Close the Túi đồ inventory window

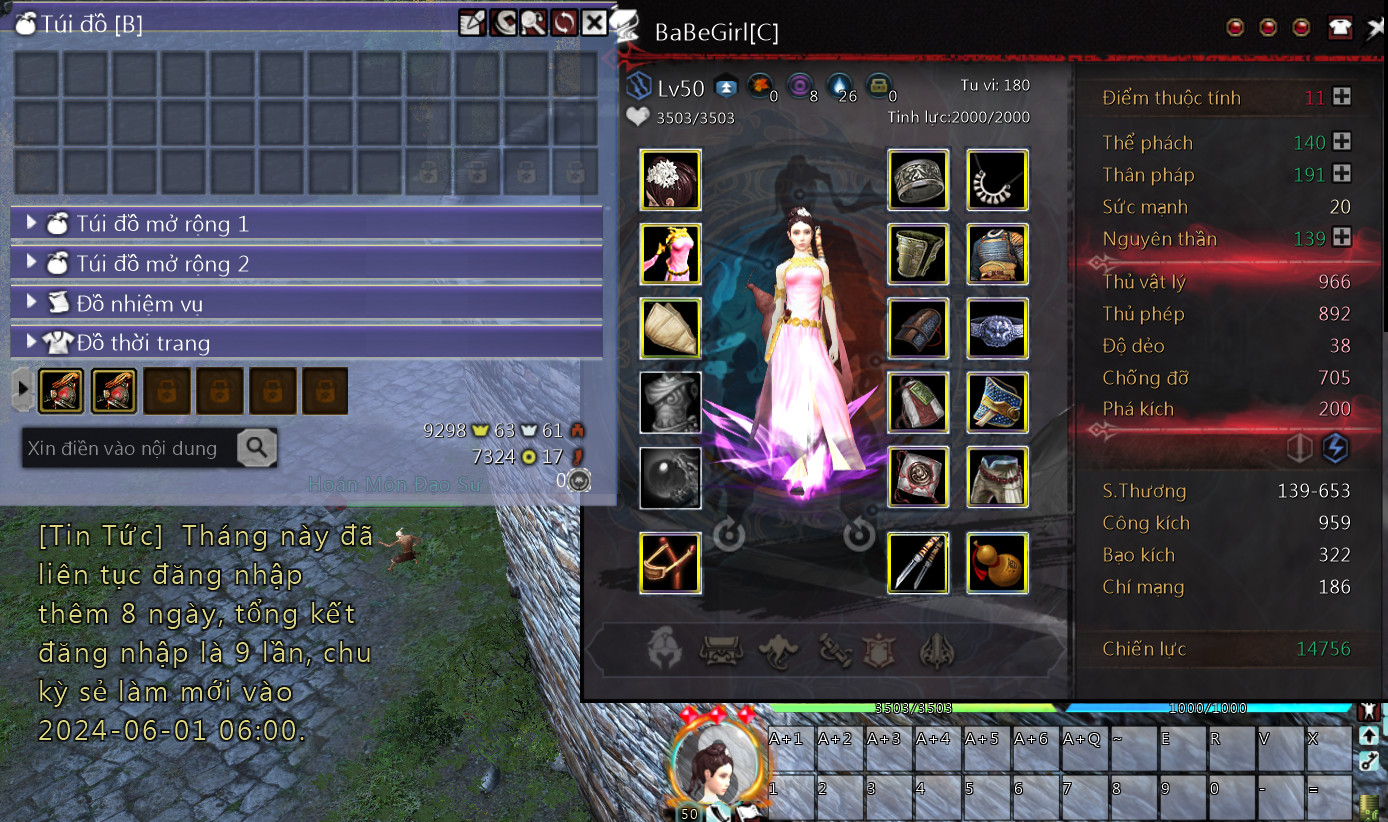(x=594, y=22)
